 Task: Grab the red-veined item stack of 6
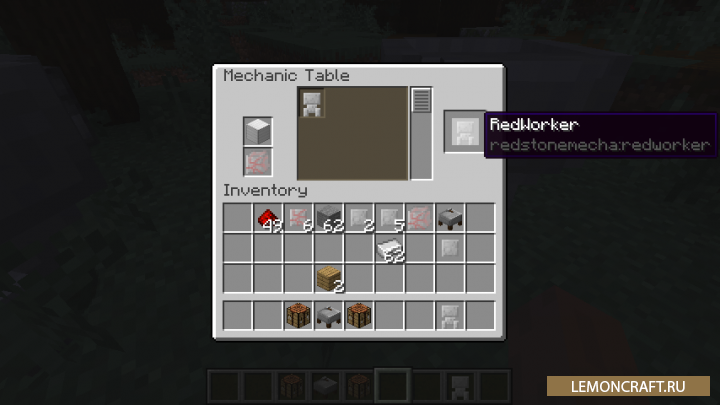(x=298, y=217)
